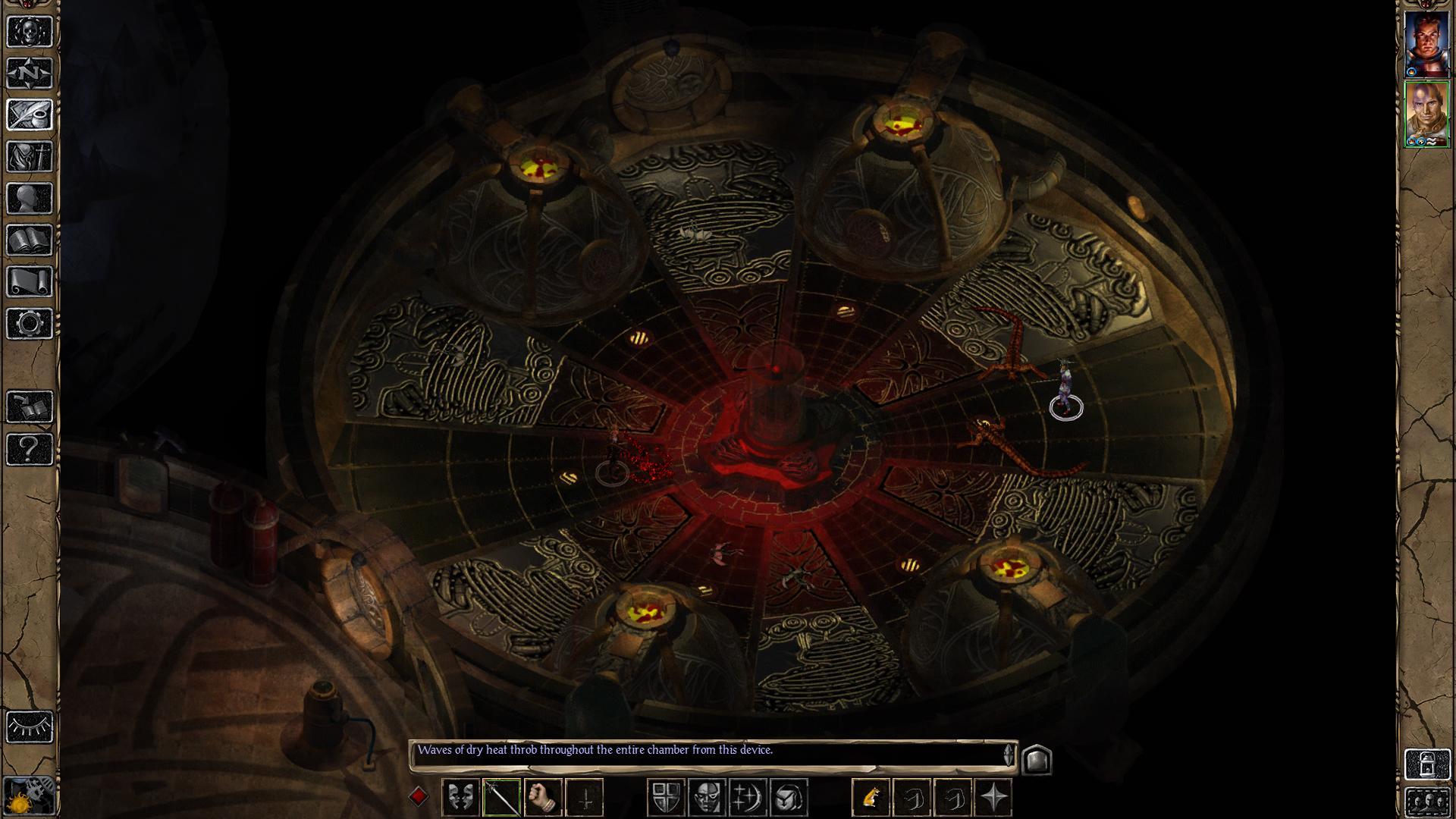Select the bald tattooed character portrait
The width and height of the screenshot is (1456, 819).
[x=1426, y=114]
